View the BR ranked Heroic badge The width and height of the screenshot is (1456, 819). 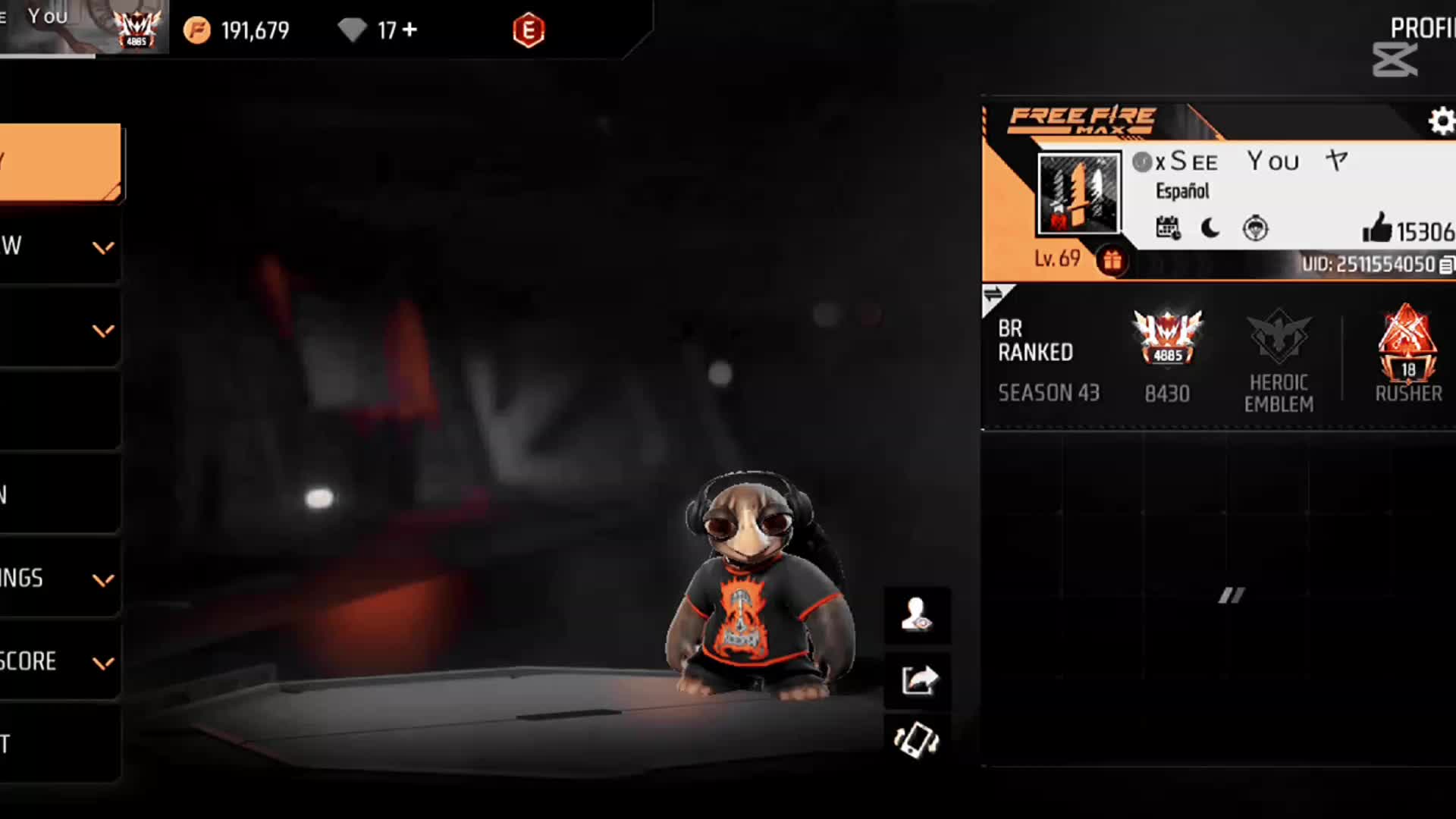click(x=1167, y=337)
